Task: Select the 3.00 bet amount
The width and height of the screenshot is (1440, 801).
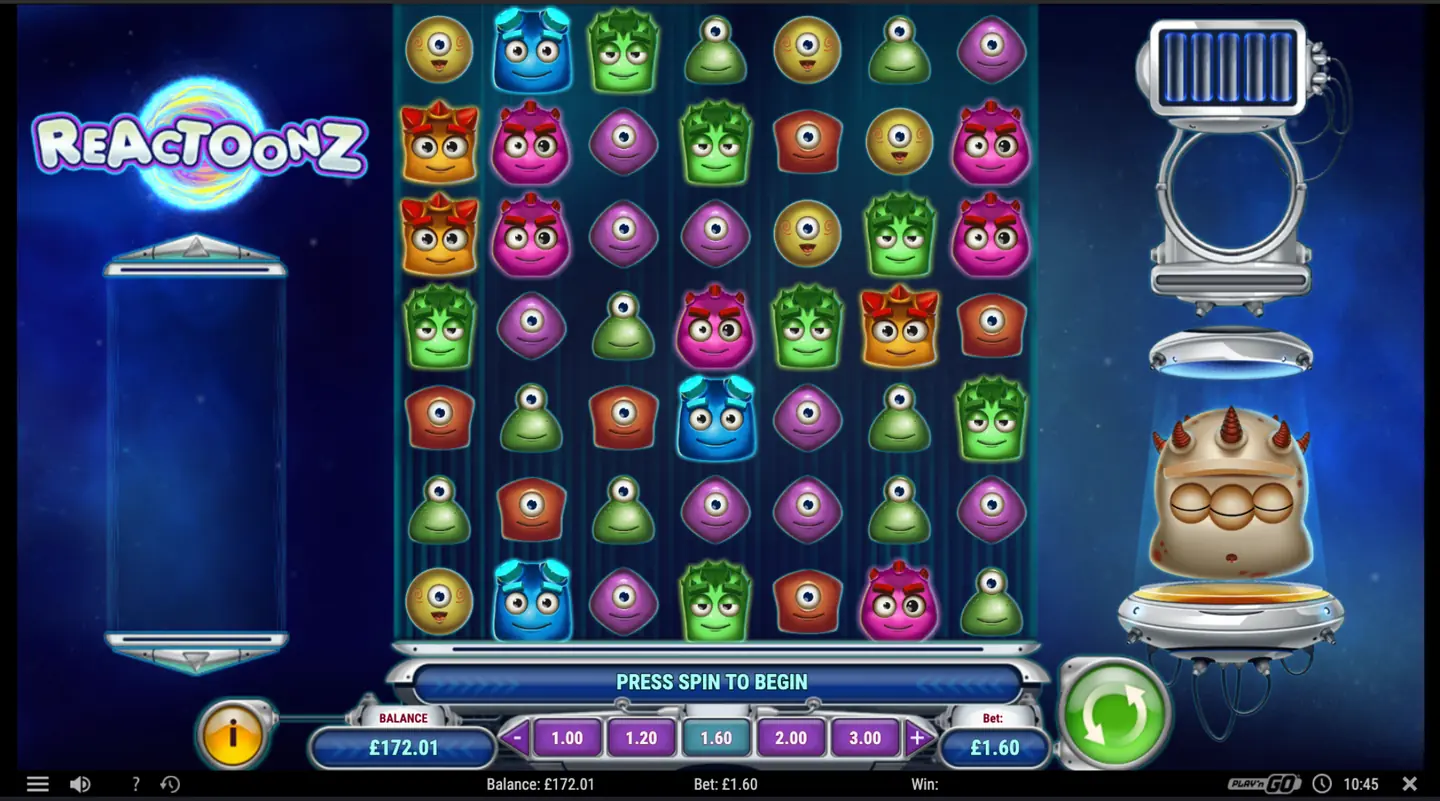Action: (865, 738)
